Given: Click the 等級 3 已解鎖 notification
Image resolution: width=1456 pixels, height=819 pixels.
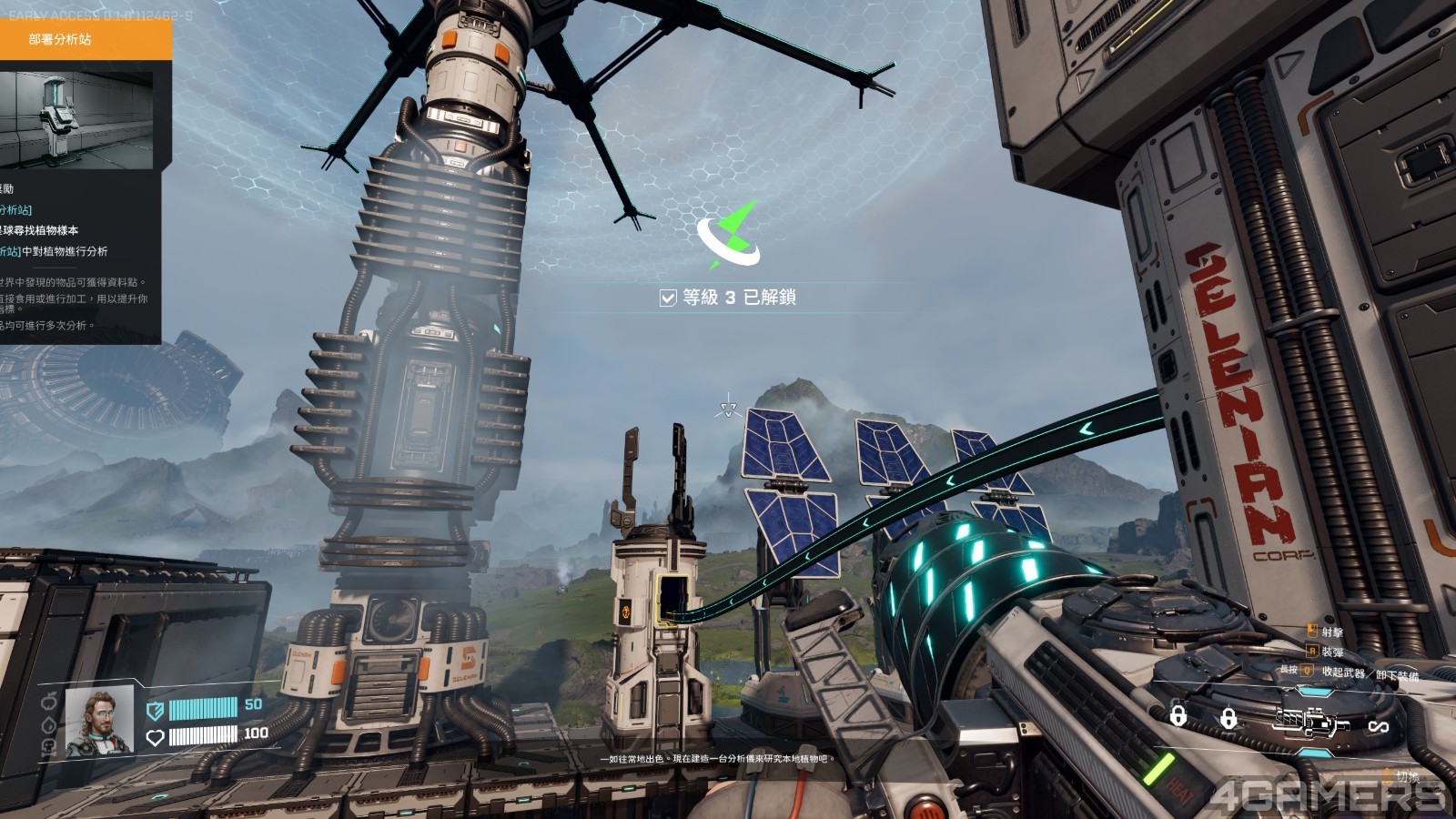Looking at the screenshot, I should click(x=728, y=298).
